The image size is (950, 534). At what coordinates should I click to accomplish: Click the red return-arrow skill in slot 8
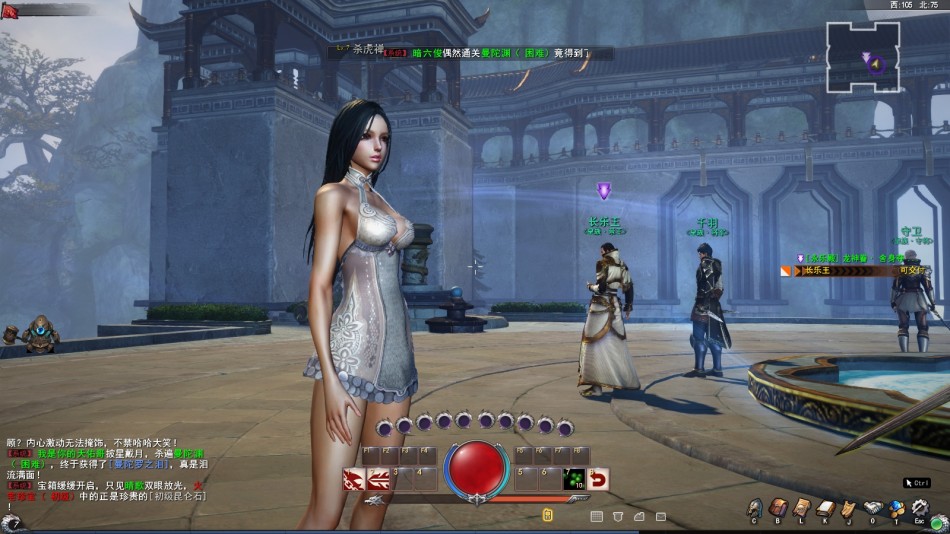click(x=598, y=480)
